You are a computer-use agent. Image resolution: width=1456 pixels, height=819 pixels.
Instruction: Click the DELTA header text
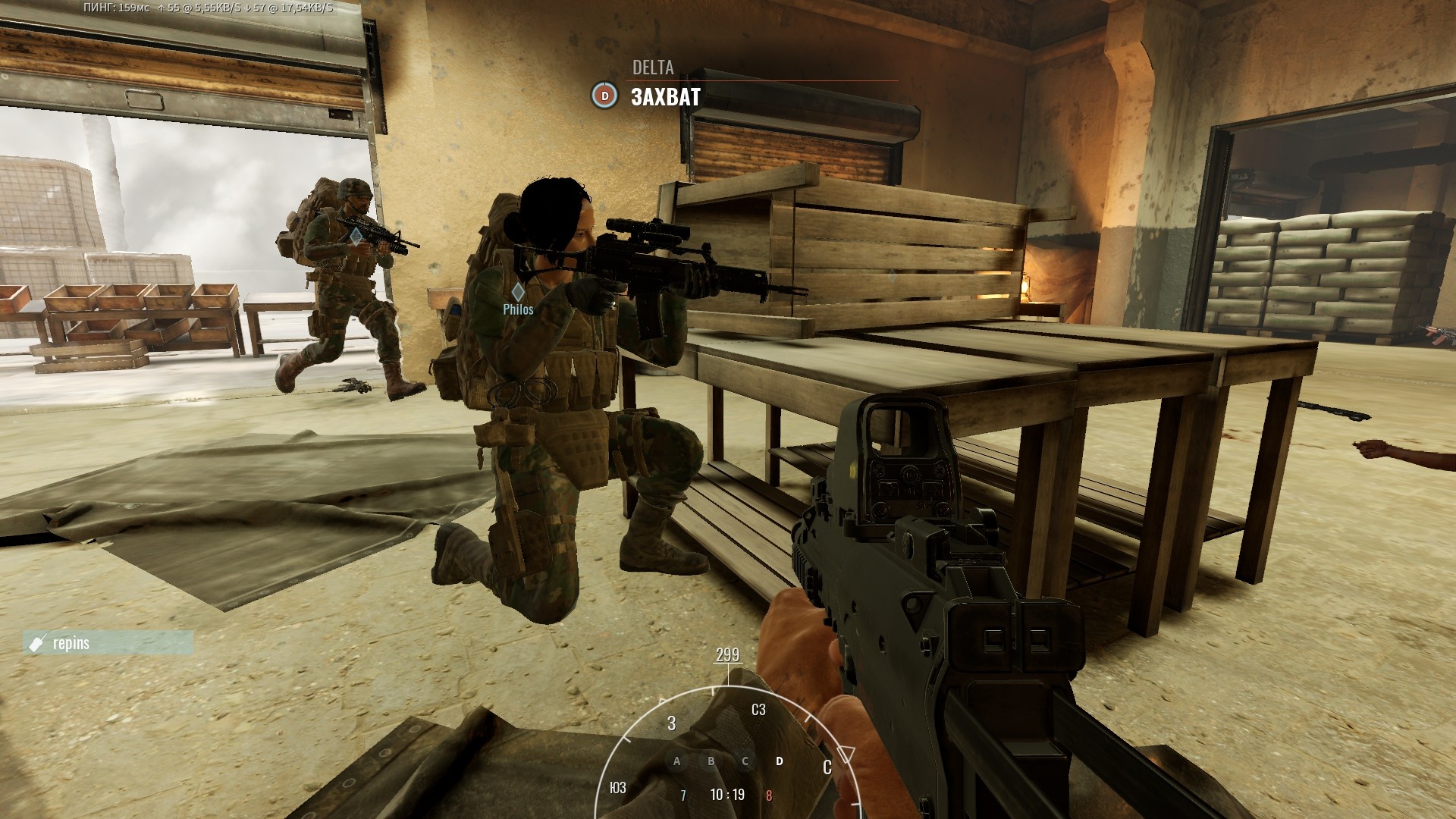652,68
